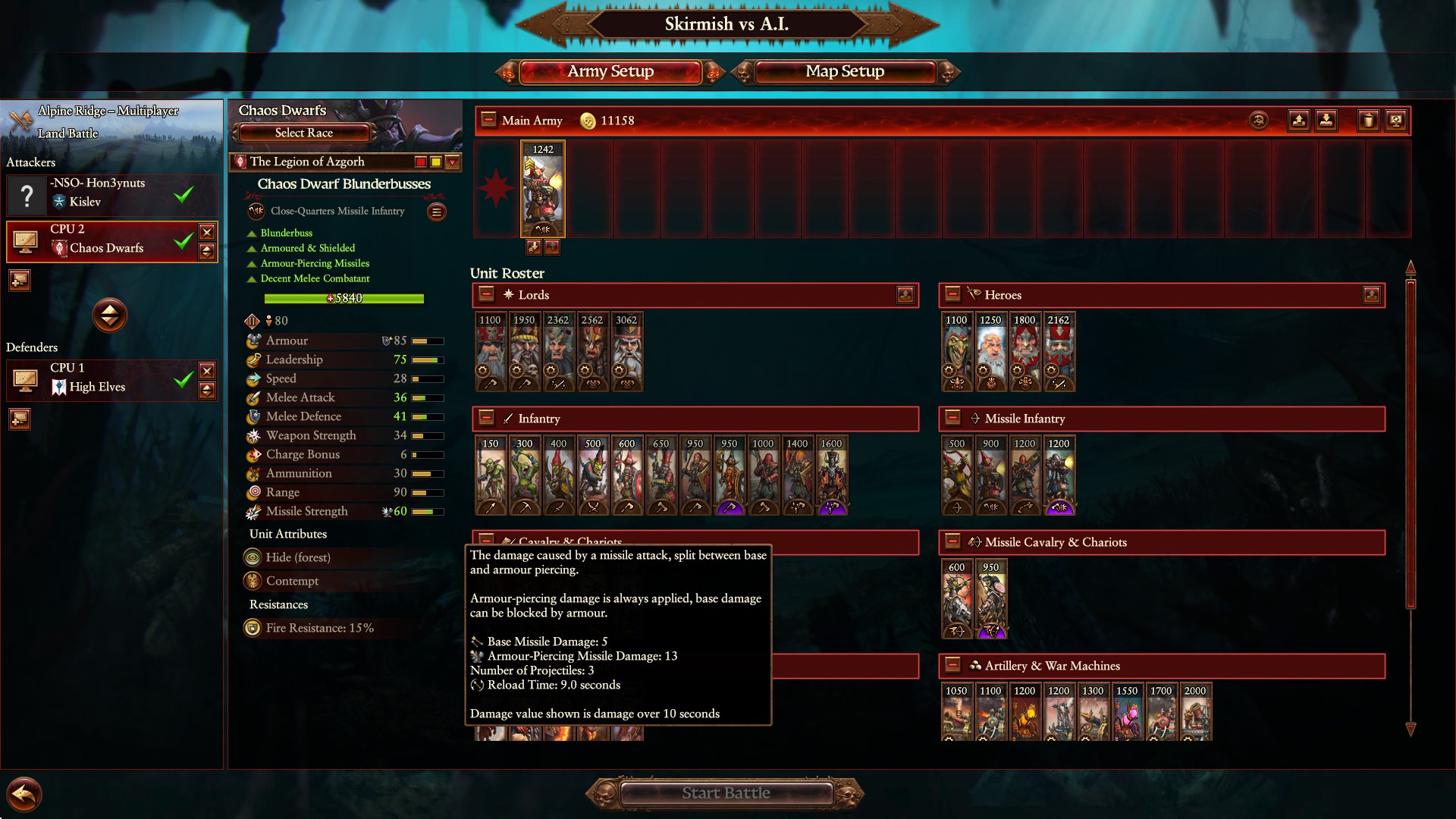Select the 1242 Blunderbusses unit card
Image resolution: width=1456 pixels, height=819 pixels.
point(542,190)
